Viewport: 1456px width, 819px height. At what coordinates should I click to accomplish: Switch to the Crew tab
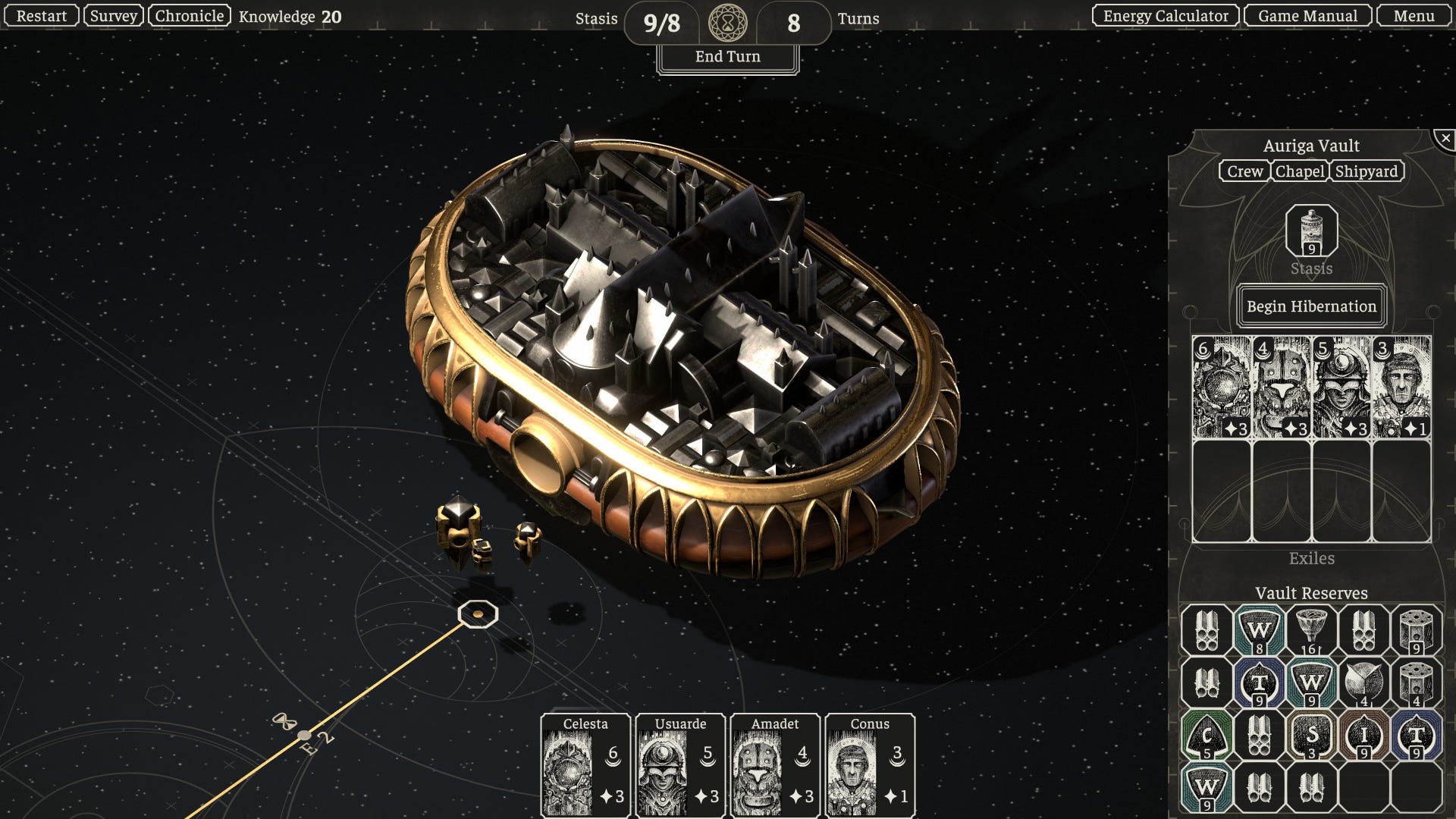1244,171
